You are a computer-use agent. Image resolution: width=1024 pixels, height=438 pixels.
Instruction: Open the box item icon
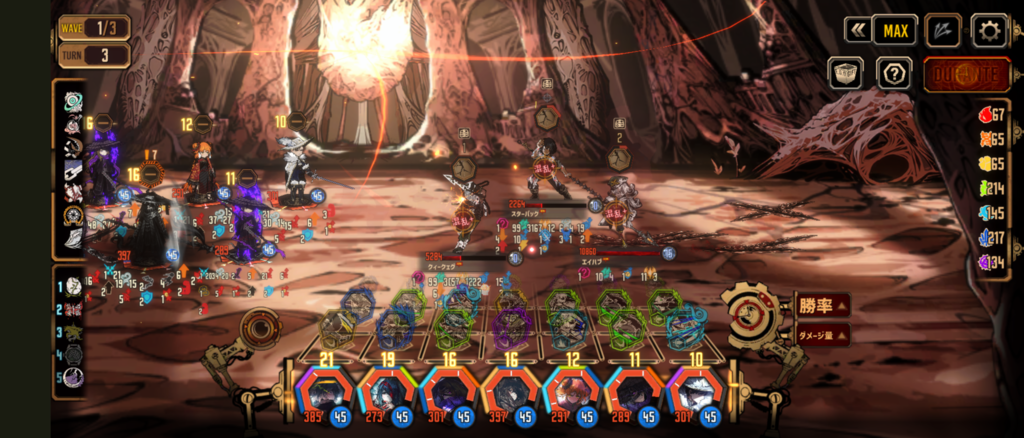[845, 73]
